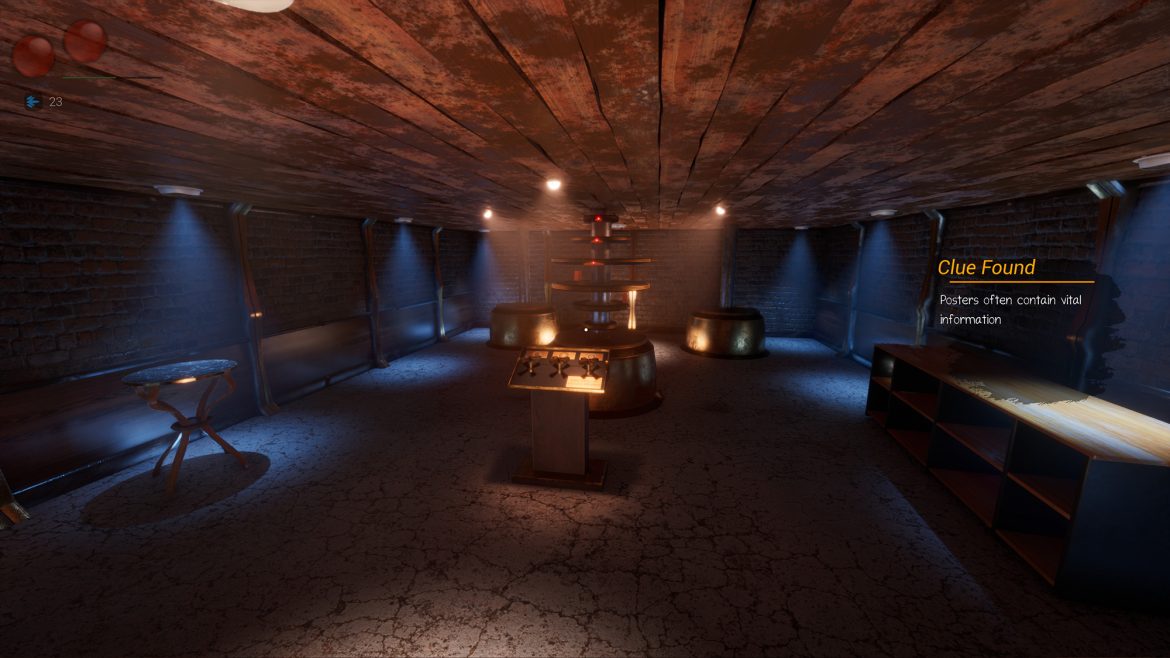This screenshot has width=1170, height=658.
Task: Select the blue arrow icon beside 23
Action: [33, 102]
